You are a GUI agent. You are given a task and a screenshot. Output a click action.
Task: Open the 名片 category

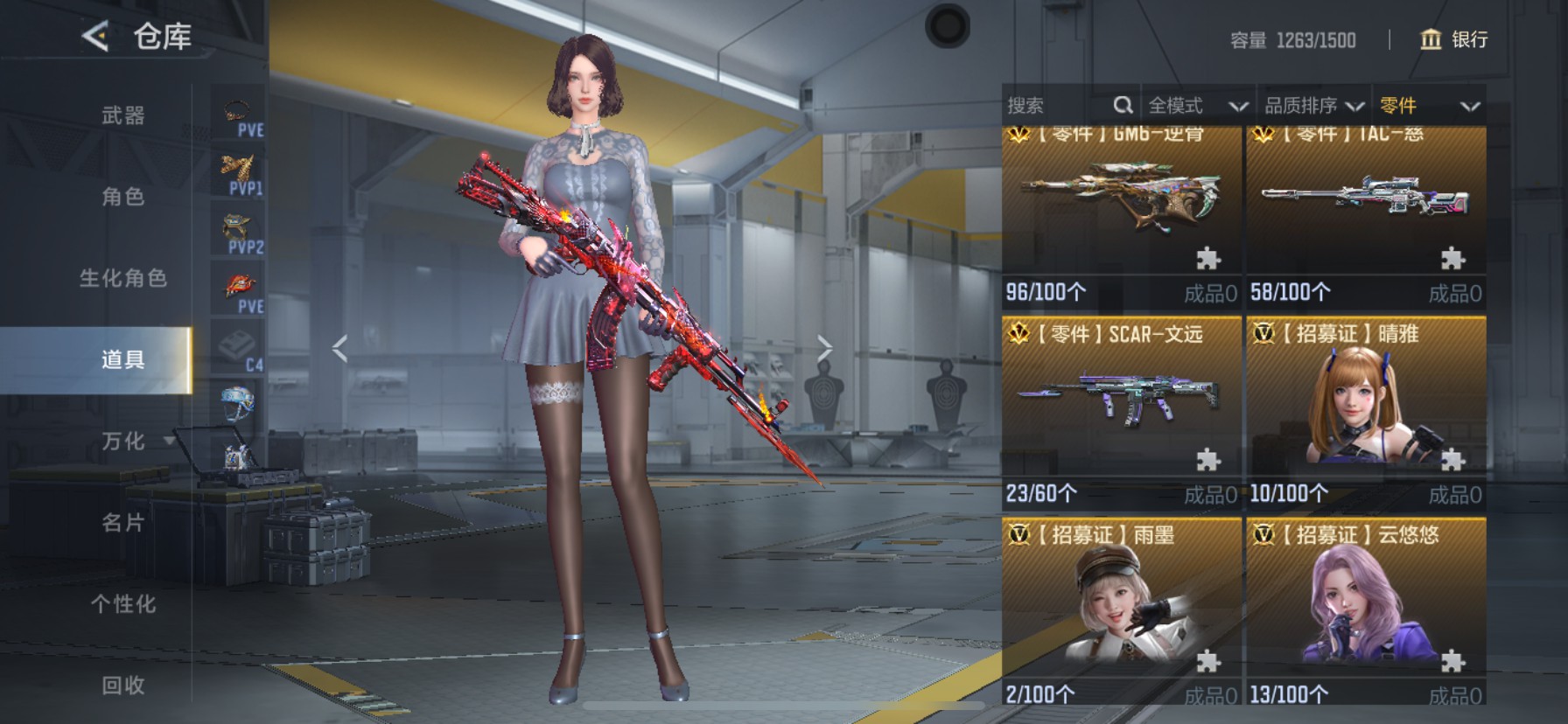[x=122, y=523]
